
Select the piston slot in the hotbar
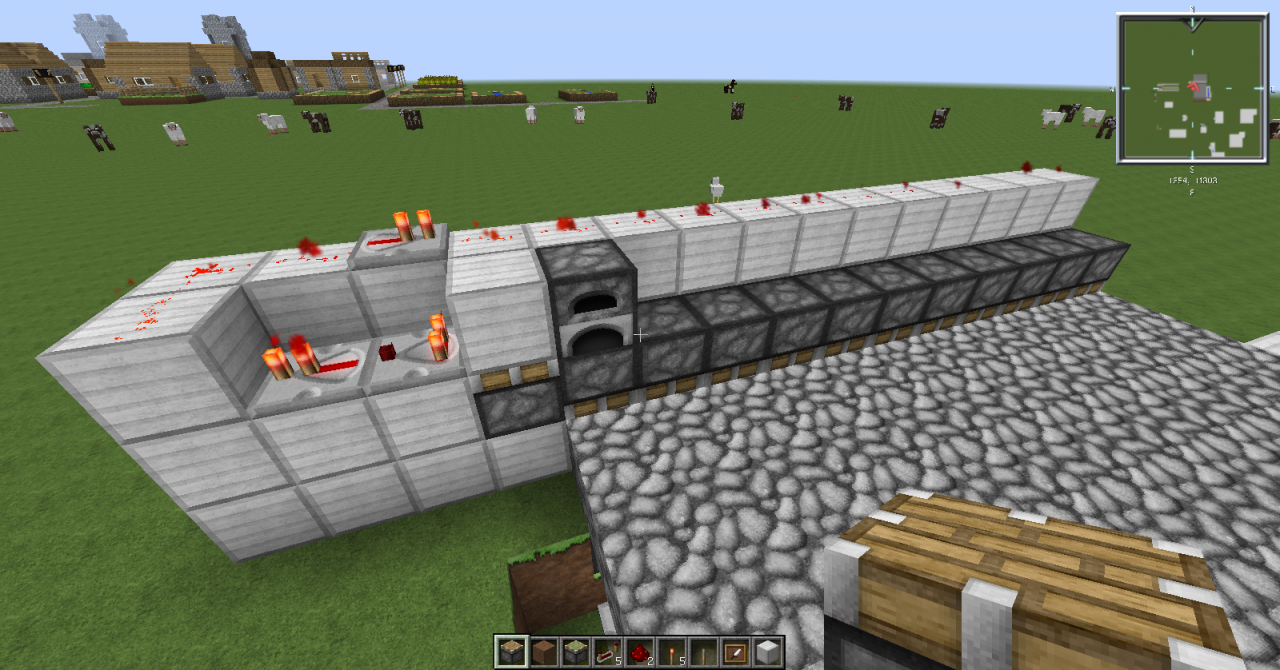(x=510, y=651)
